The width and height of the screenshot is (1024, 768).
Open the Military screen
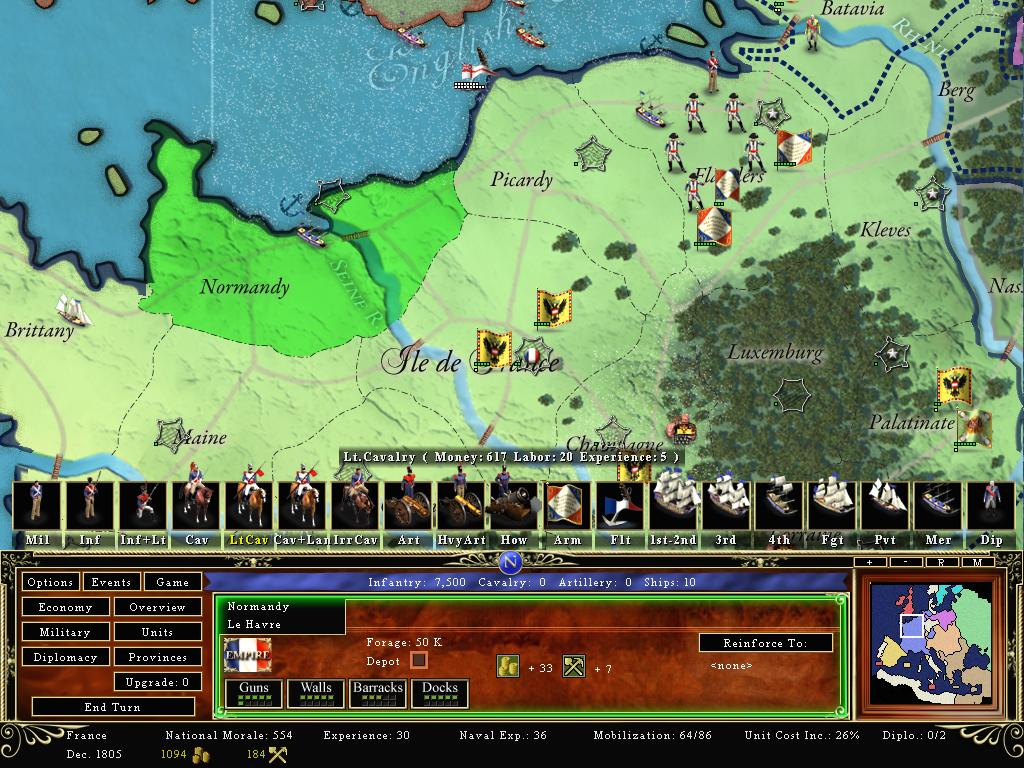[x=65, y=632]
